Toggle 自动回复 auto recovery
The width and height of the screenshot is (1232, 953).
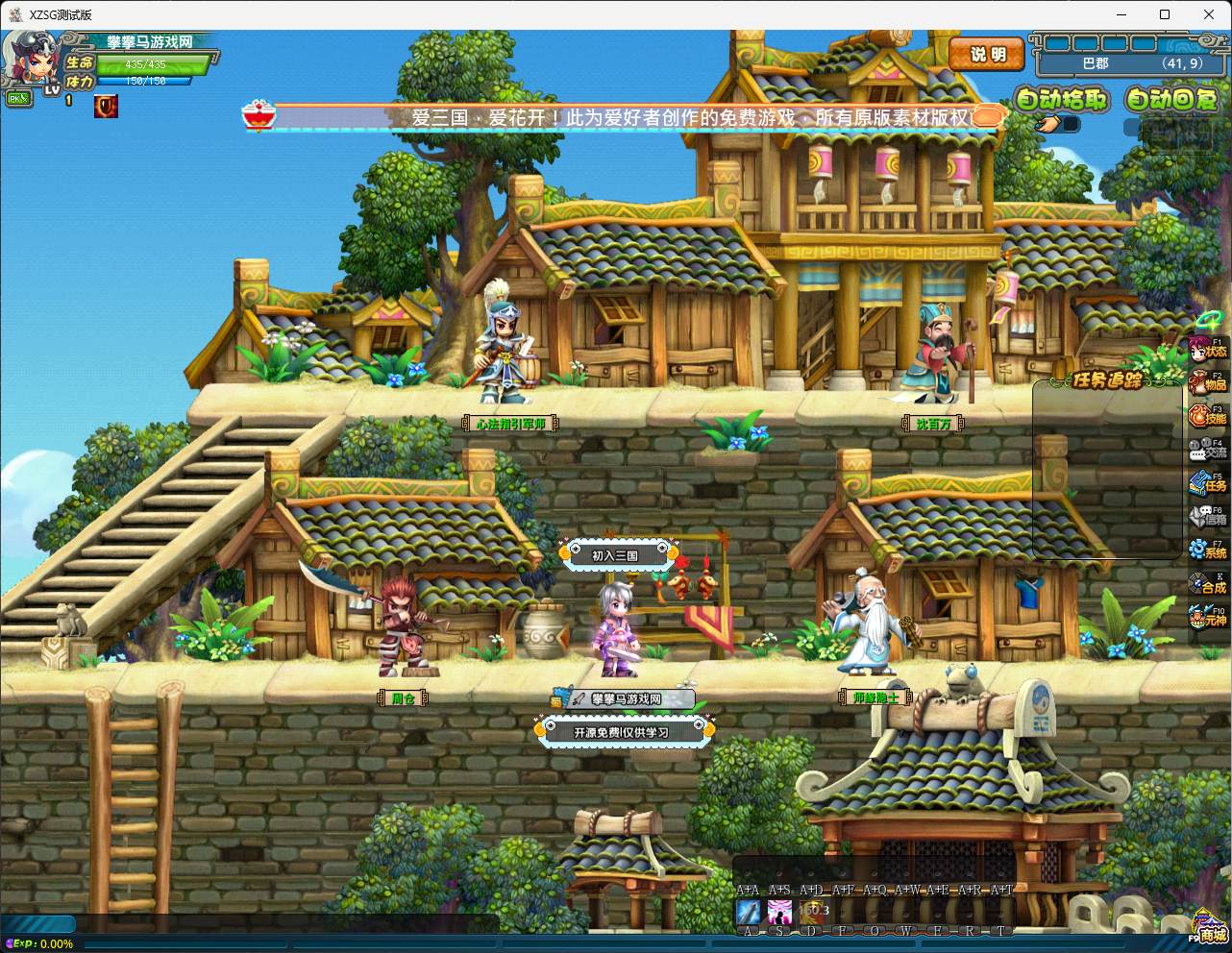click(1171, 99)
